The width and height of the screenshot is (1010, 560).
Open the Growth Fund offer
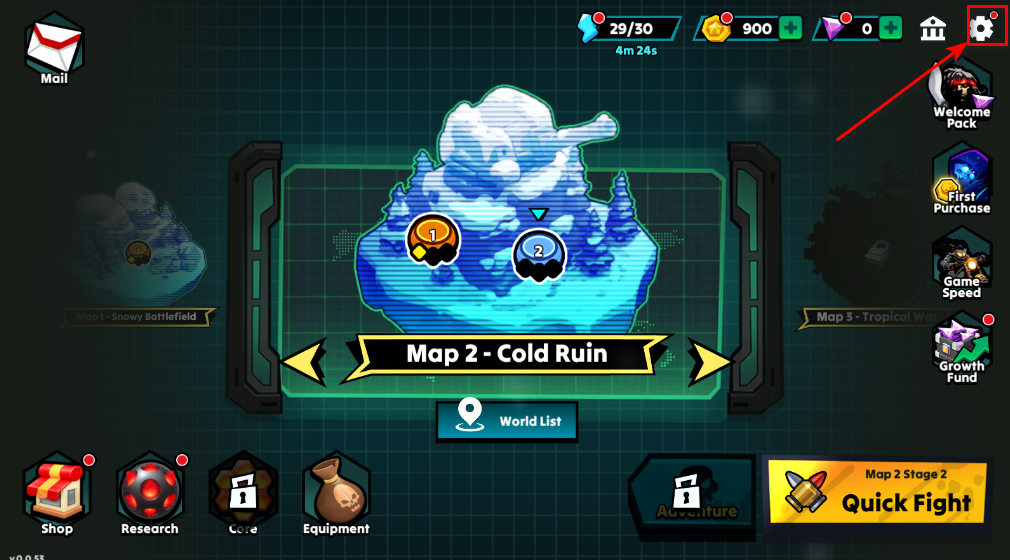[x=961, y=350]
